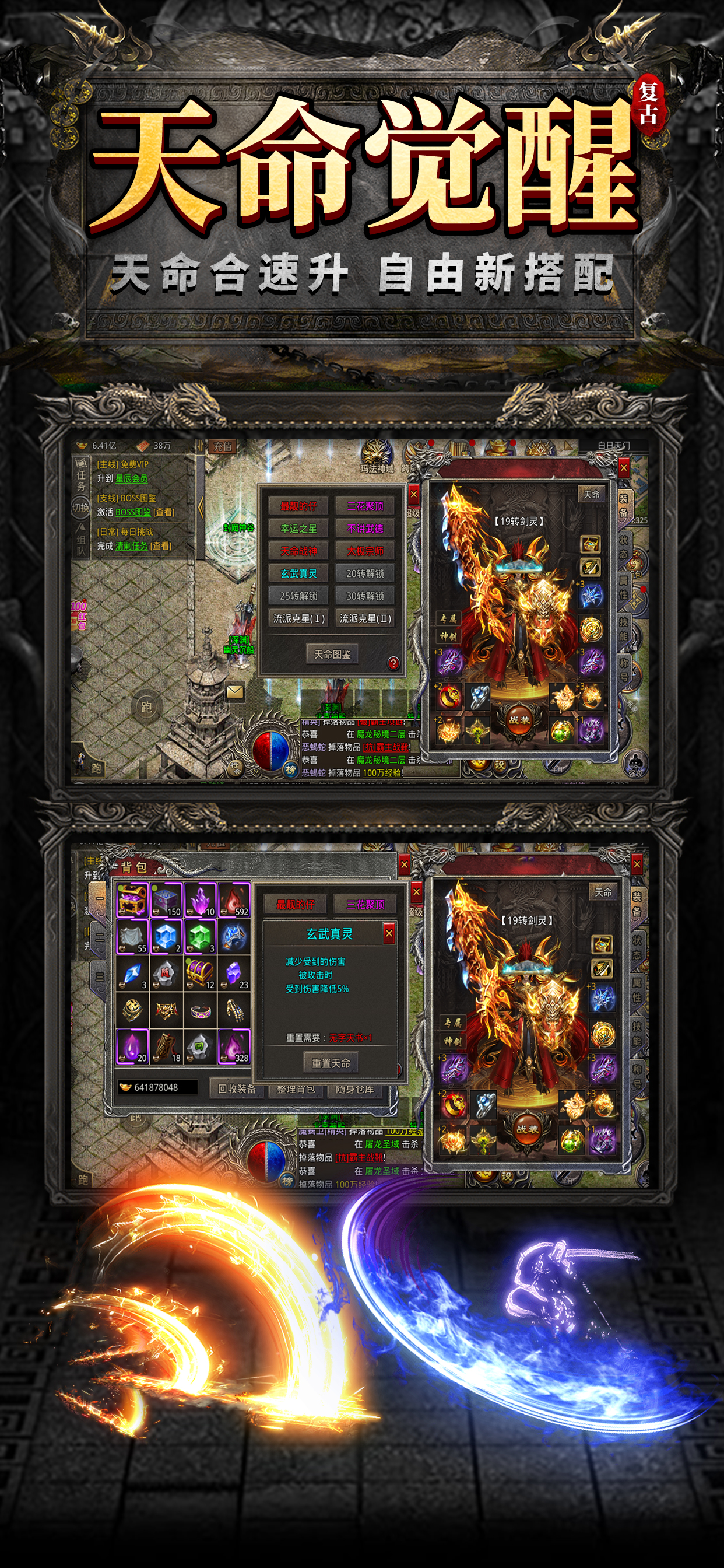
Task: Choose the 不讲武德 destiny entry
Action: [365, 528]
